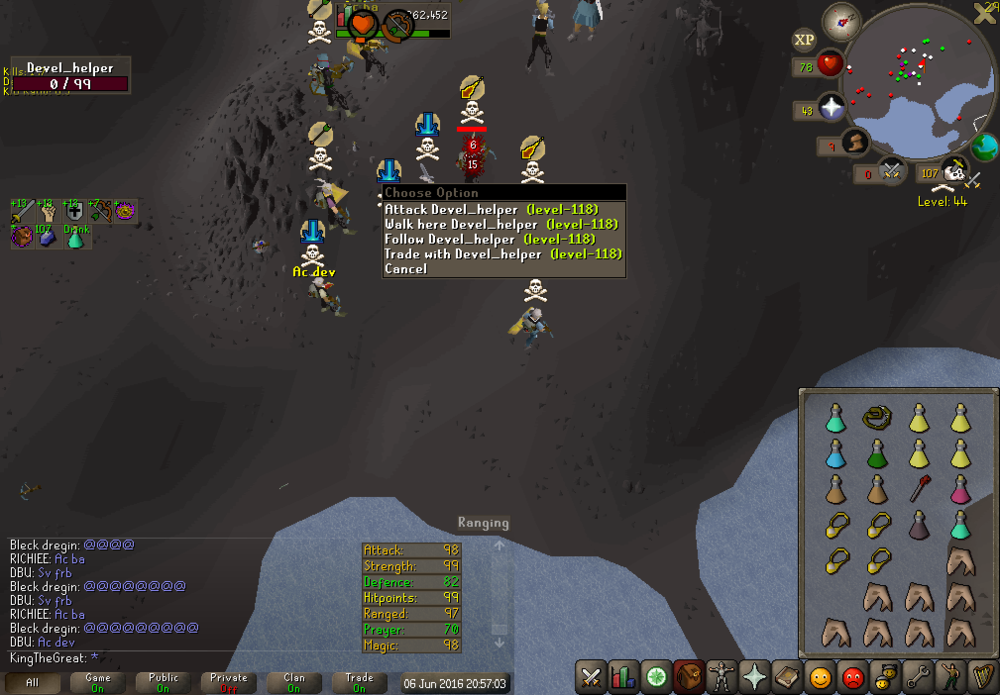This screenshot has width=1000, height=695.
Task: Open the combat options tab
Action: (591, 676)
